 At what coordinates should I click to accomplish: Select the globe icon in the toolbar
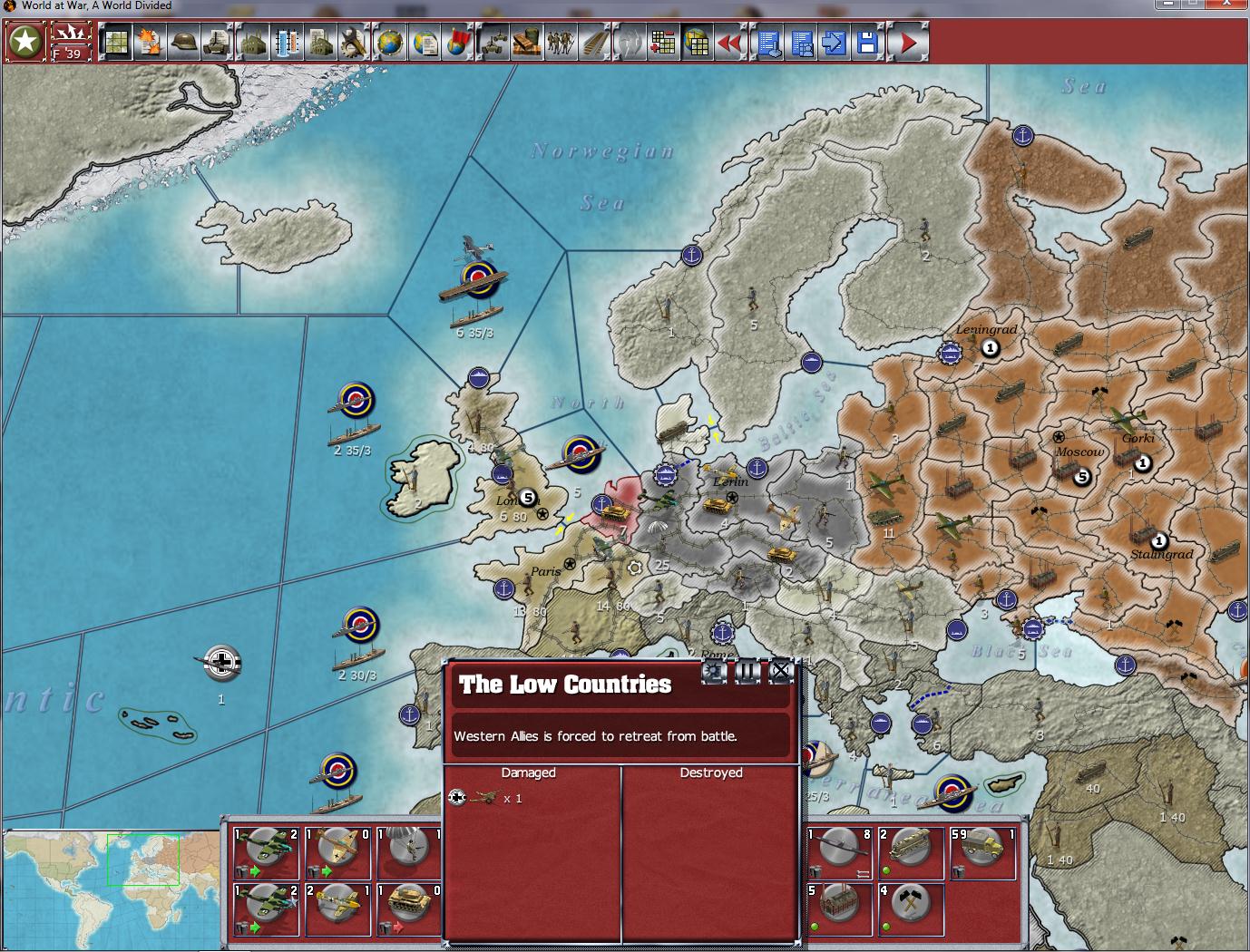point(390,43)
